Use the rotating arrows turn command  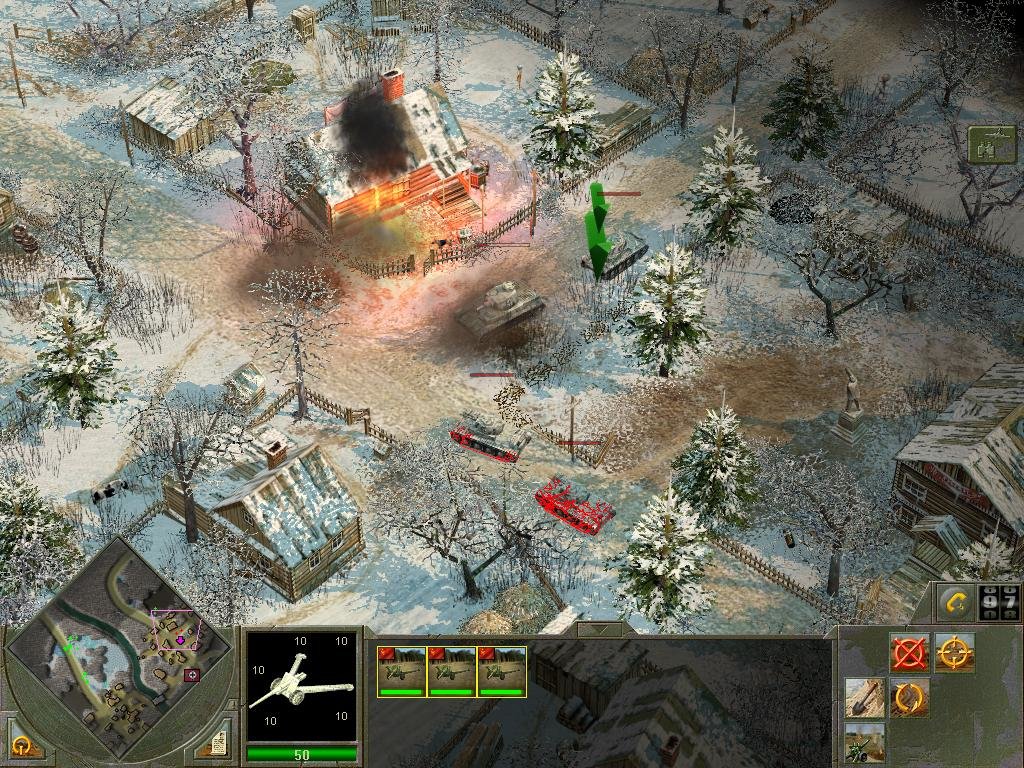[909, 698]
